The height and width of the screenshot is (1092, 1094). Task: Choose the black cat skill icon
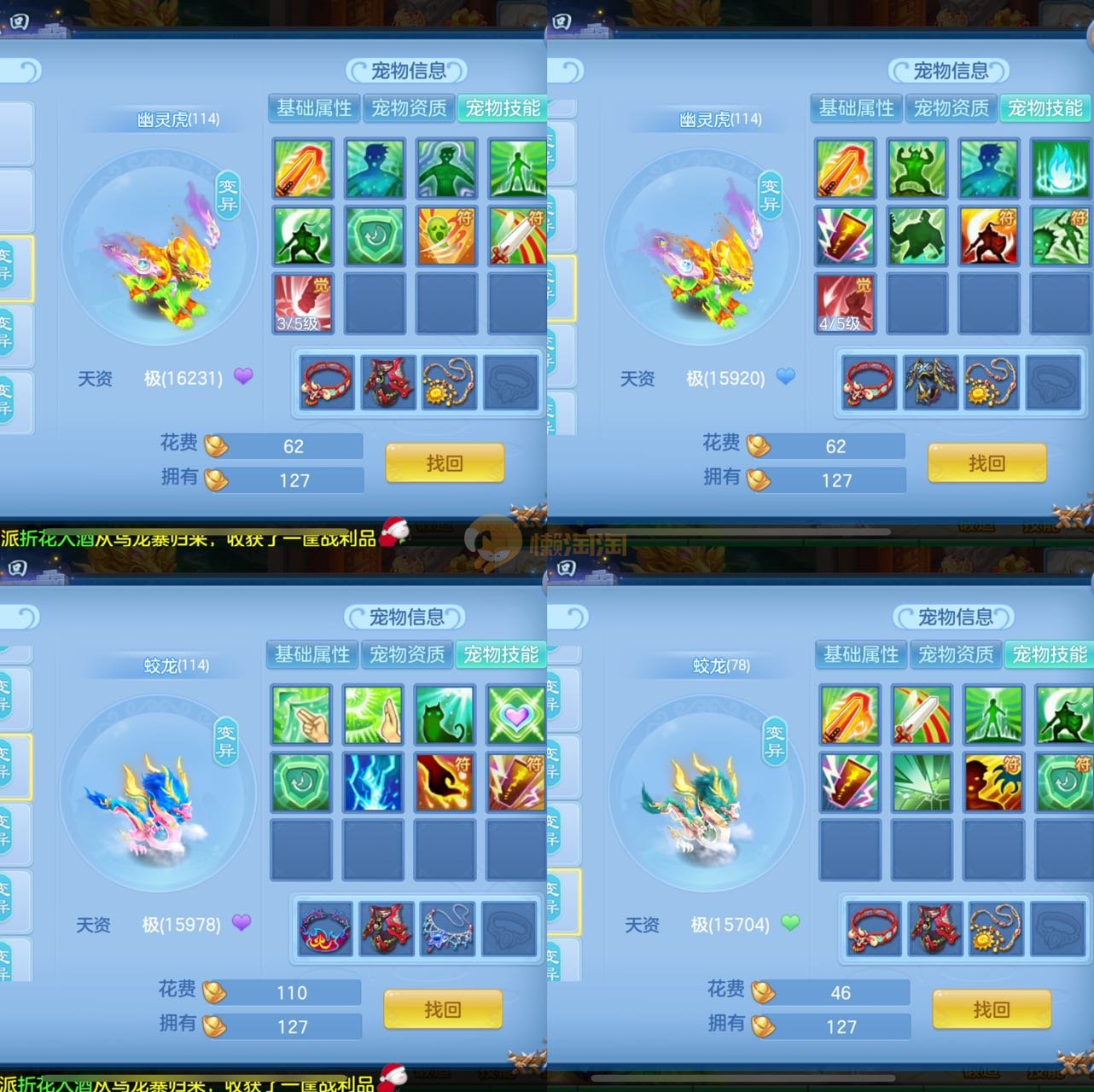(x=445, y=714)
